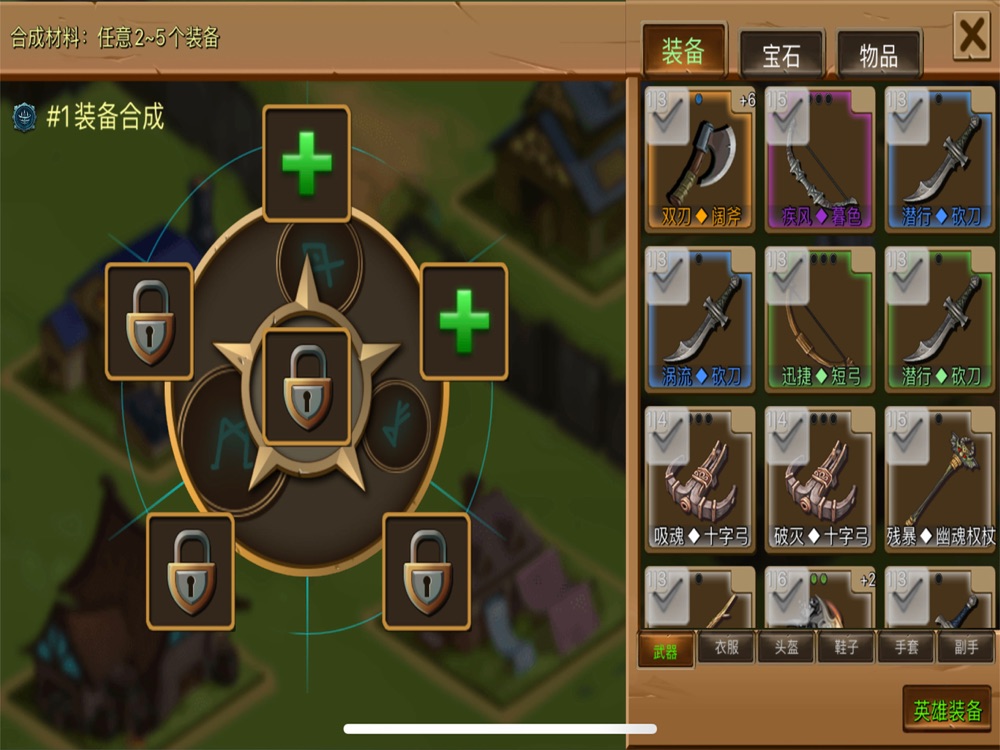Choose the 迅捷◆短弓 short bow

click(819, 319)
